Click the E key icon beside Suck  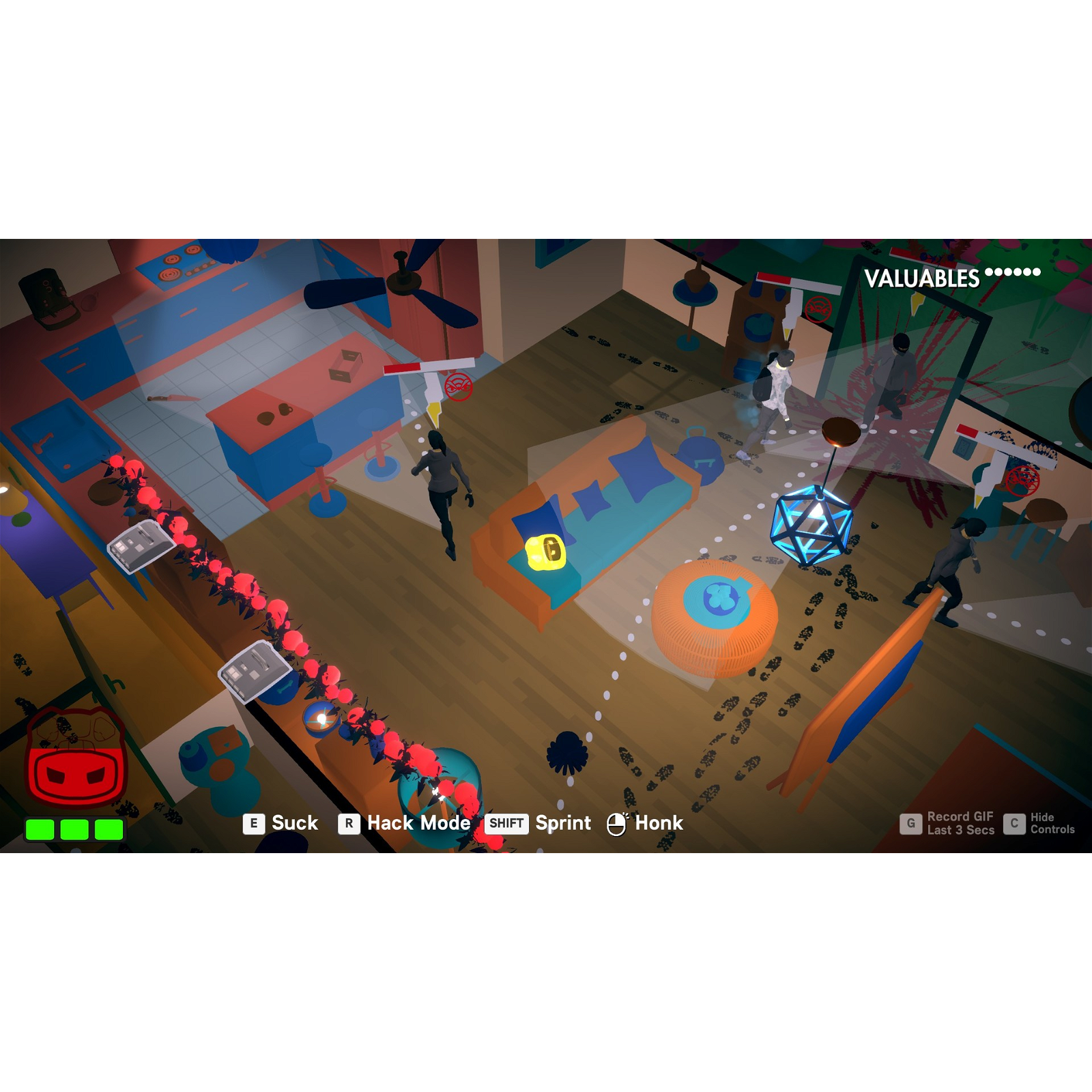(x=253, y=823)
